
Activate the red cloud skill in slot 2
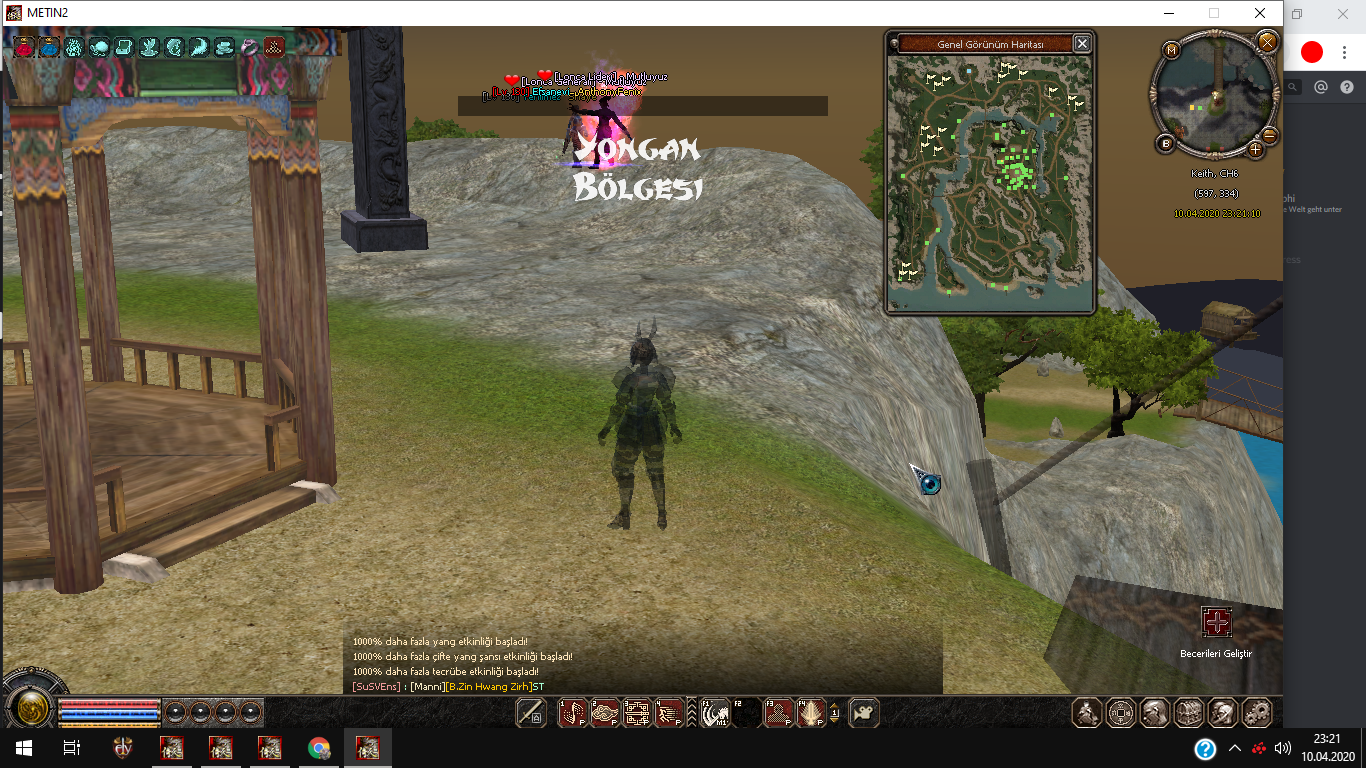(605, 712)
